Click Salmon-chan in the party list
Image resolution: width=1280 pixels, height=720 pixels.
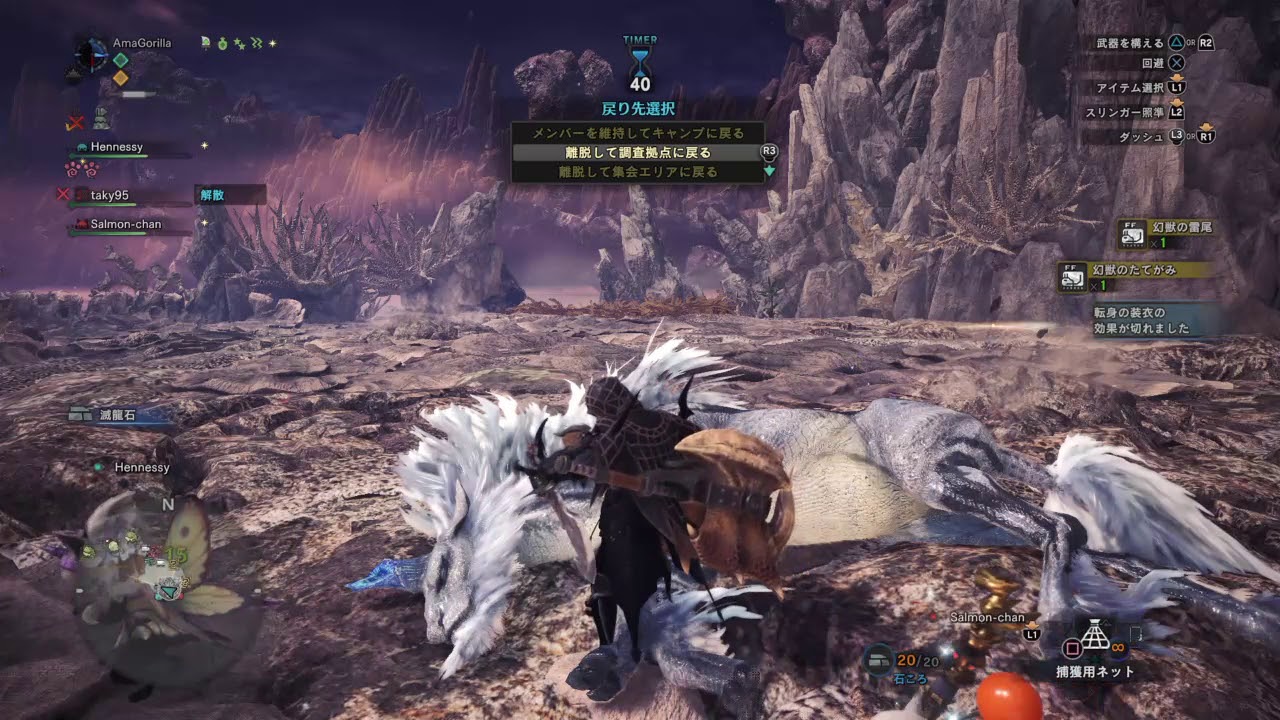[x=125, y=224]
